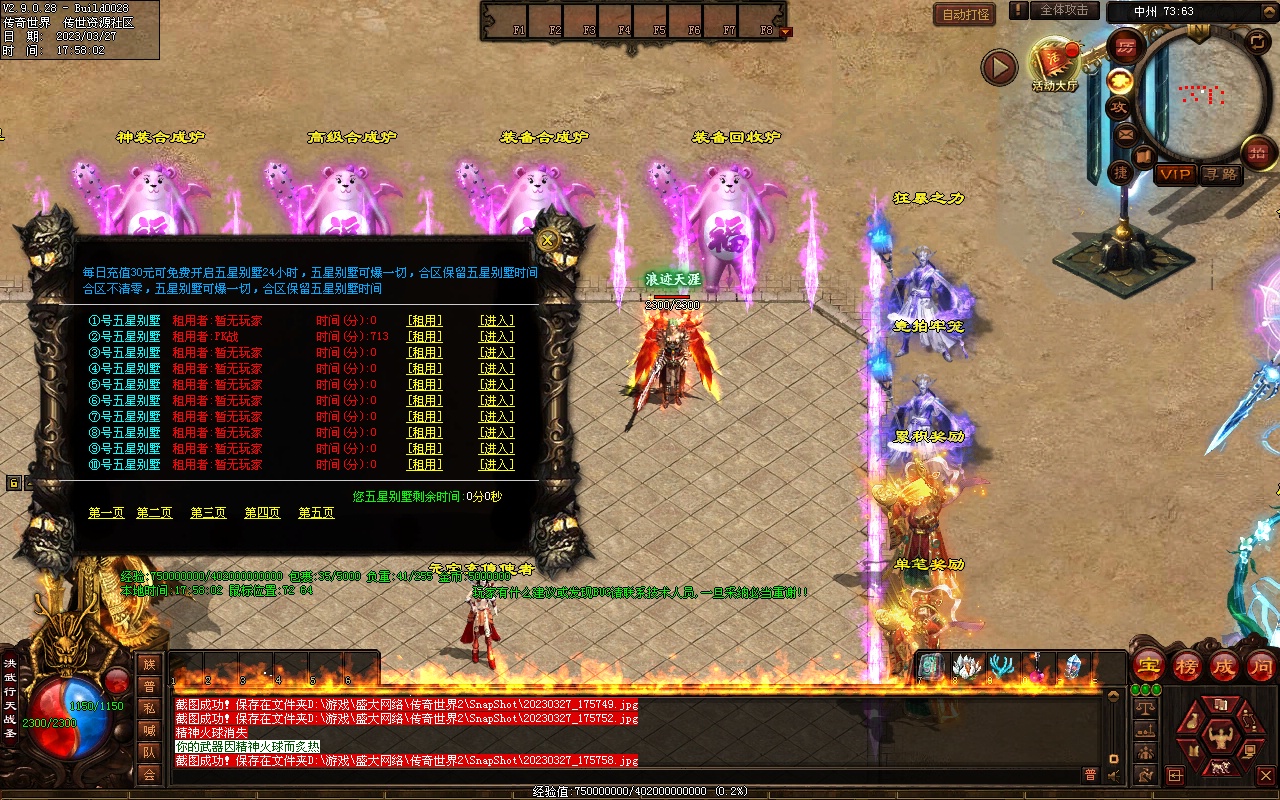This screenshot has width=1280, height=800.
Task: Open the character panel muscle-man icon
Action: (1219, 739)
